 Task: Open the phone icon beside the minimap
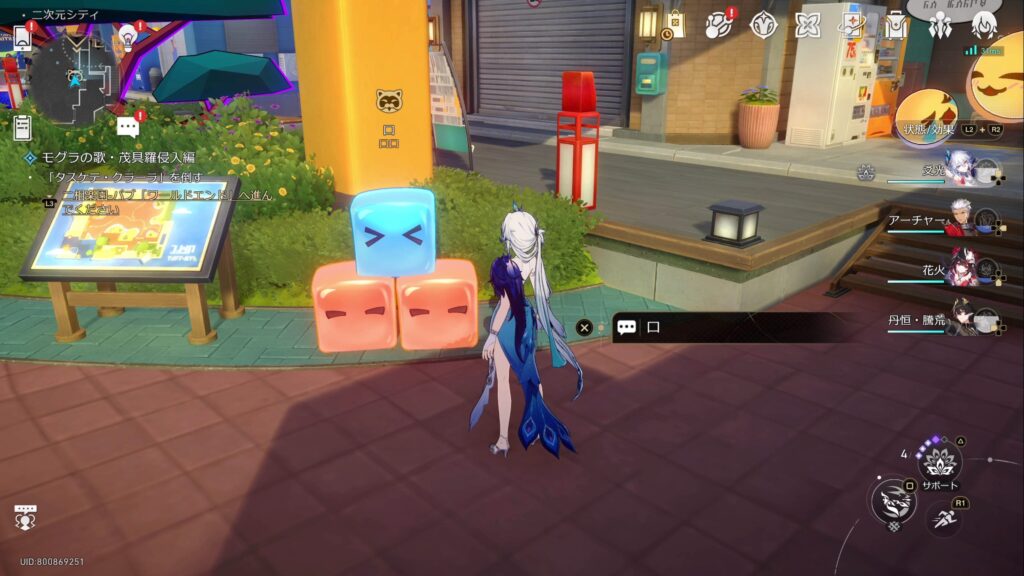(x=22, y=38)
